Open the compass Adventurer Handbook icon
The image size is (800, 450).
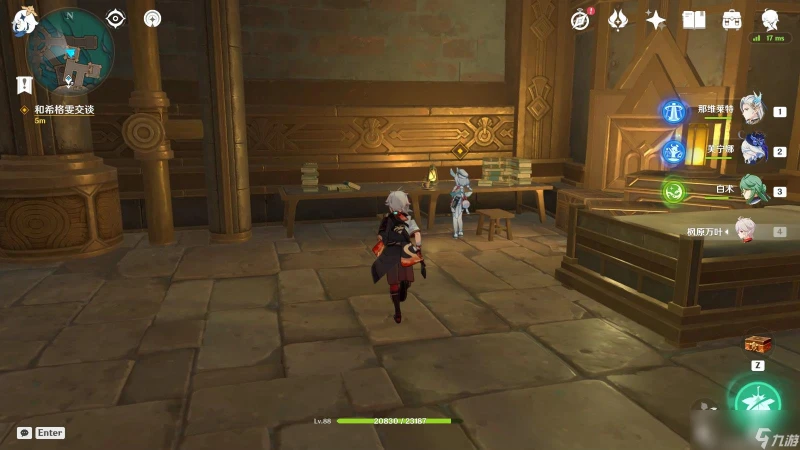pos(581,19)
